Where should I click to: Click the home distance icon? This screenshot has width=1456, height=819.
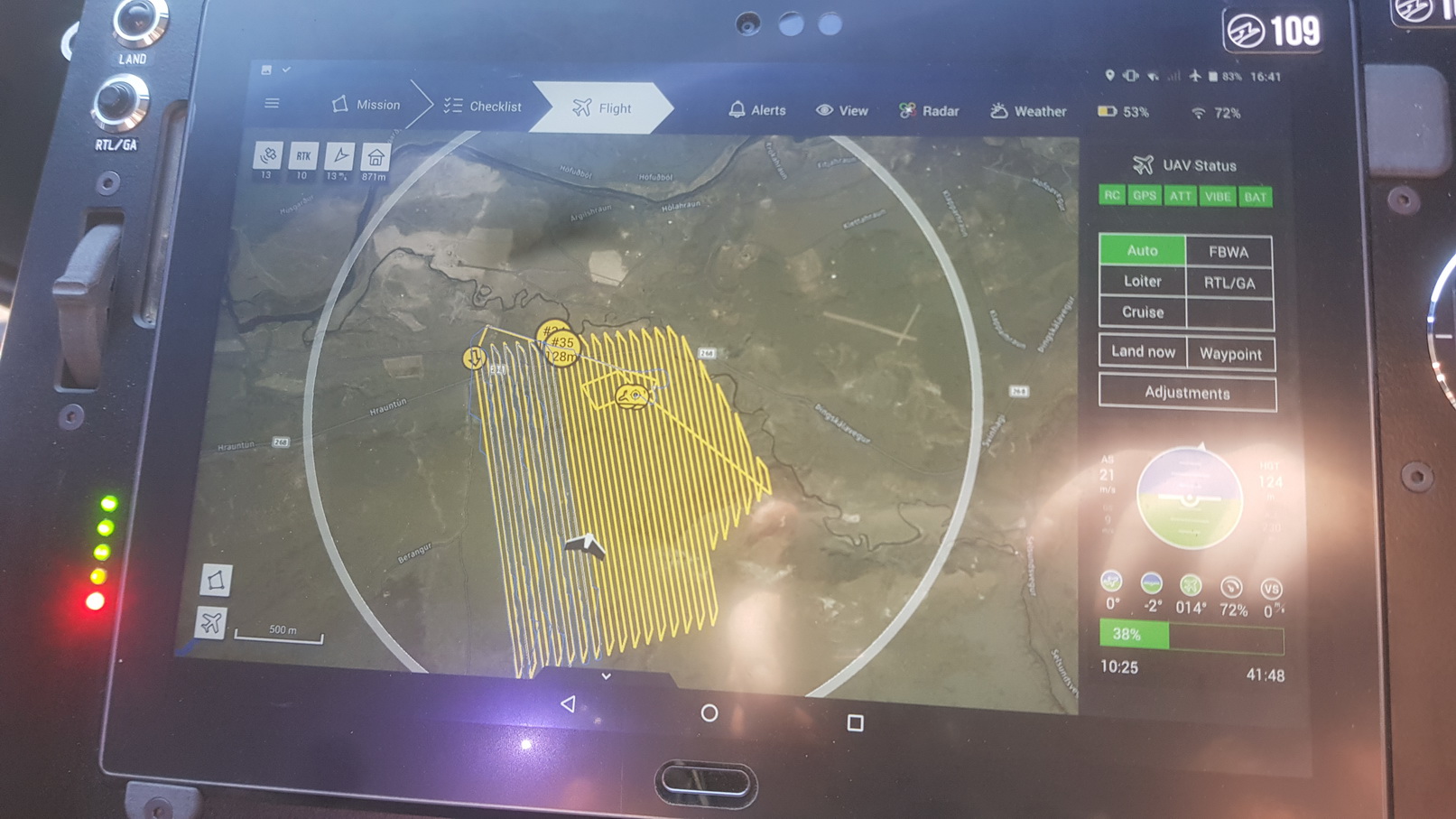click(x=376, y=158)
